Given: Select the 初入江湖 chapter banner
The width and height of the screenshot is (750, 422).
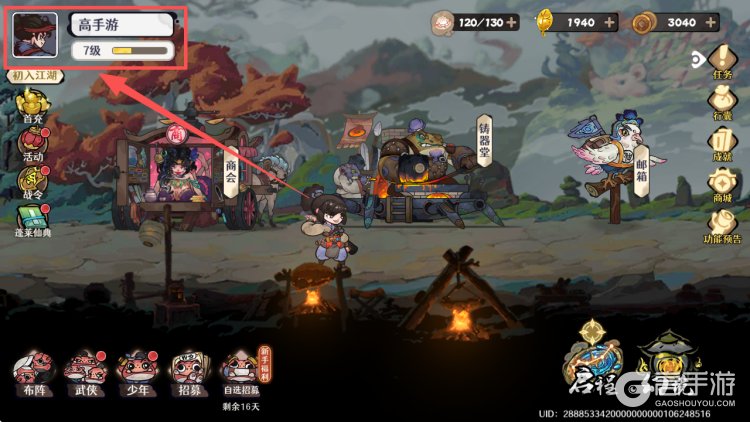Looking at the screenshot, I should tap(36, 76).
